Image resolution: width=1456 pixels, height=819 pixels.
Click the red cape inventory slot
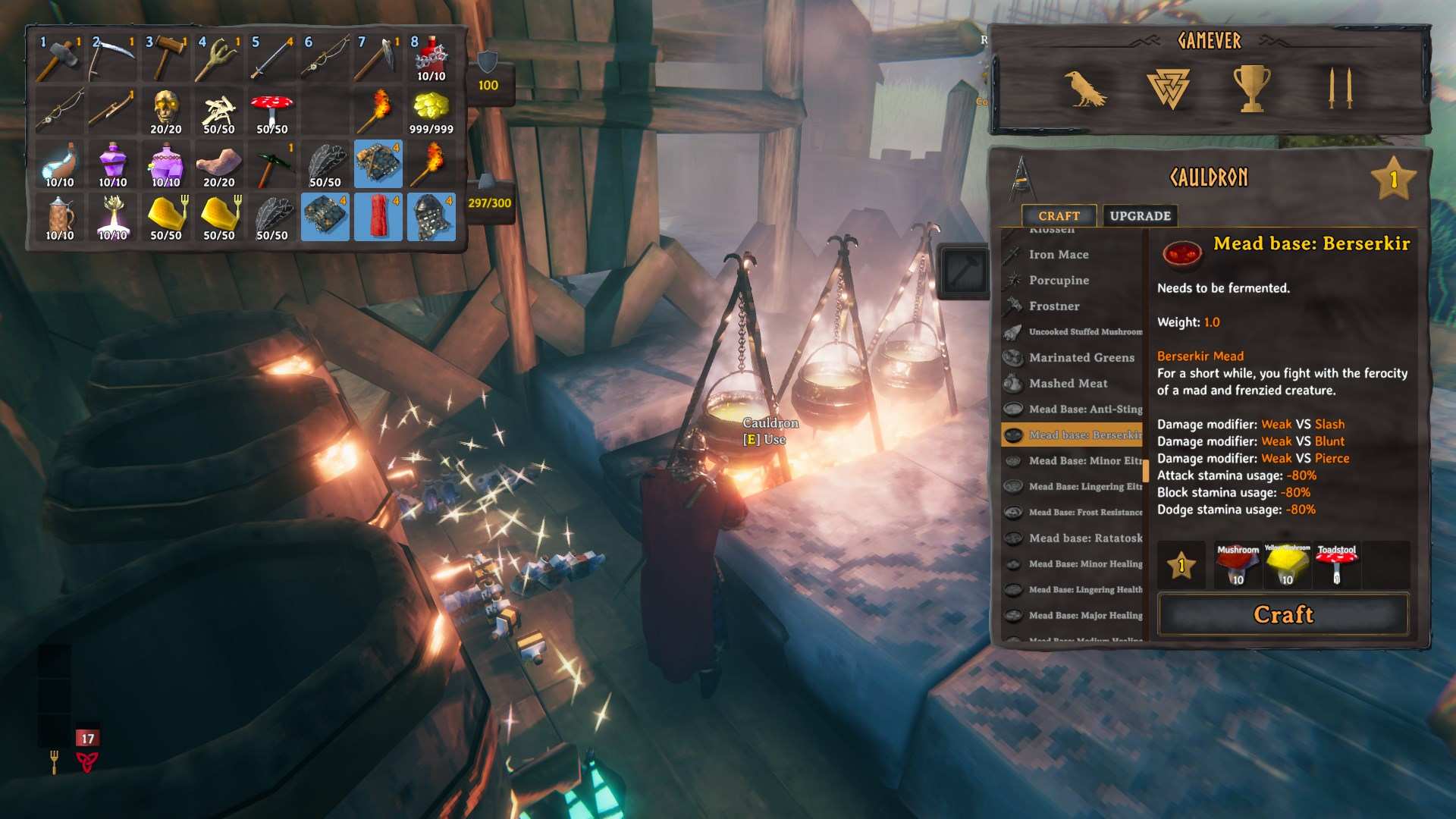point(378,217)
